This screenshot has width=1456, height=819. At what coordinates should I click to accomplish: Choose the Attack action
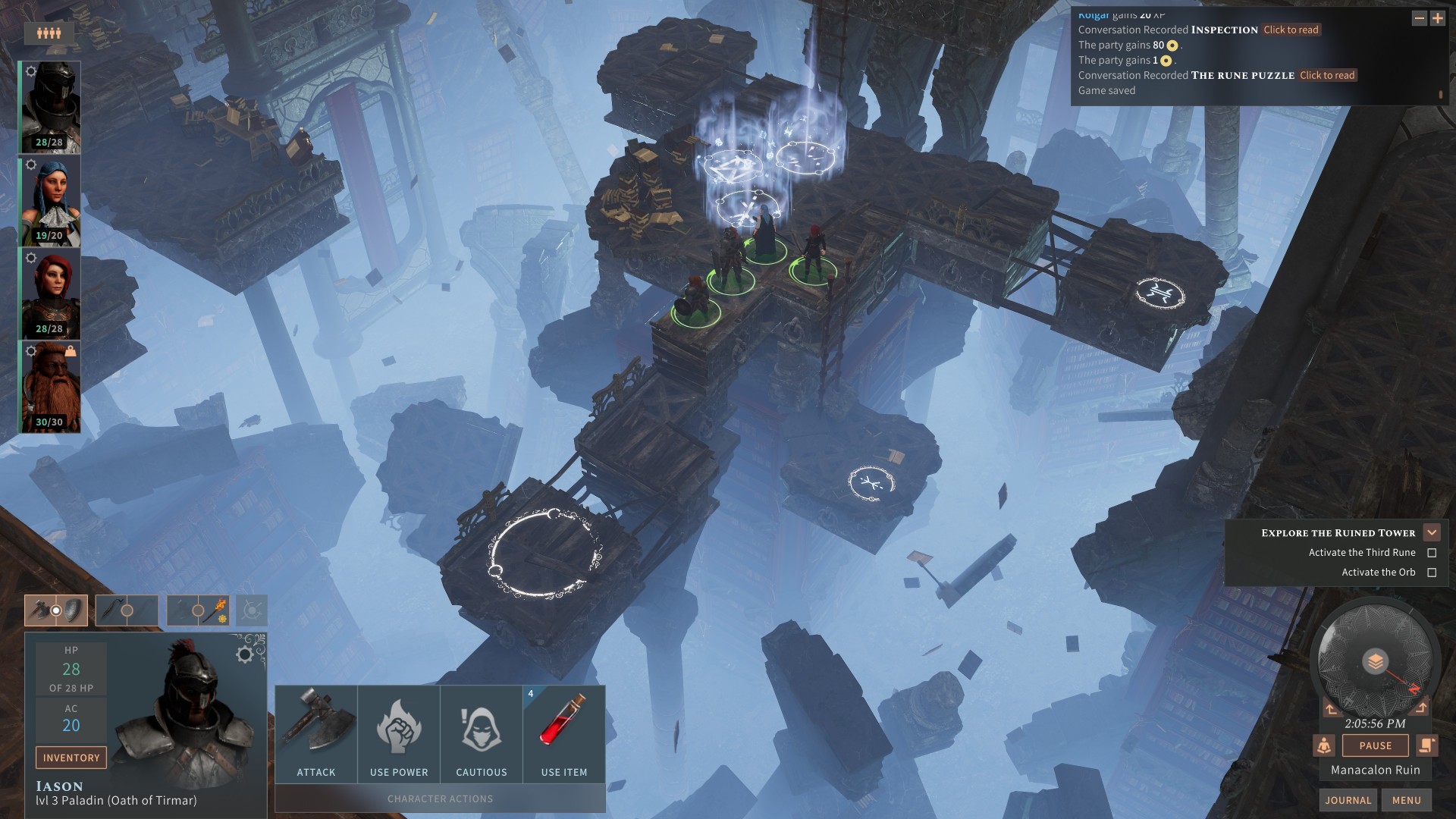(316, 733)
